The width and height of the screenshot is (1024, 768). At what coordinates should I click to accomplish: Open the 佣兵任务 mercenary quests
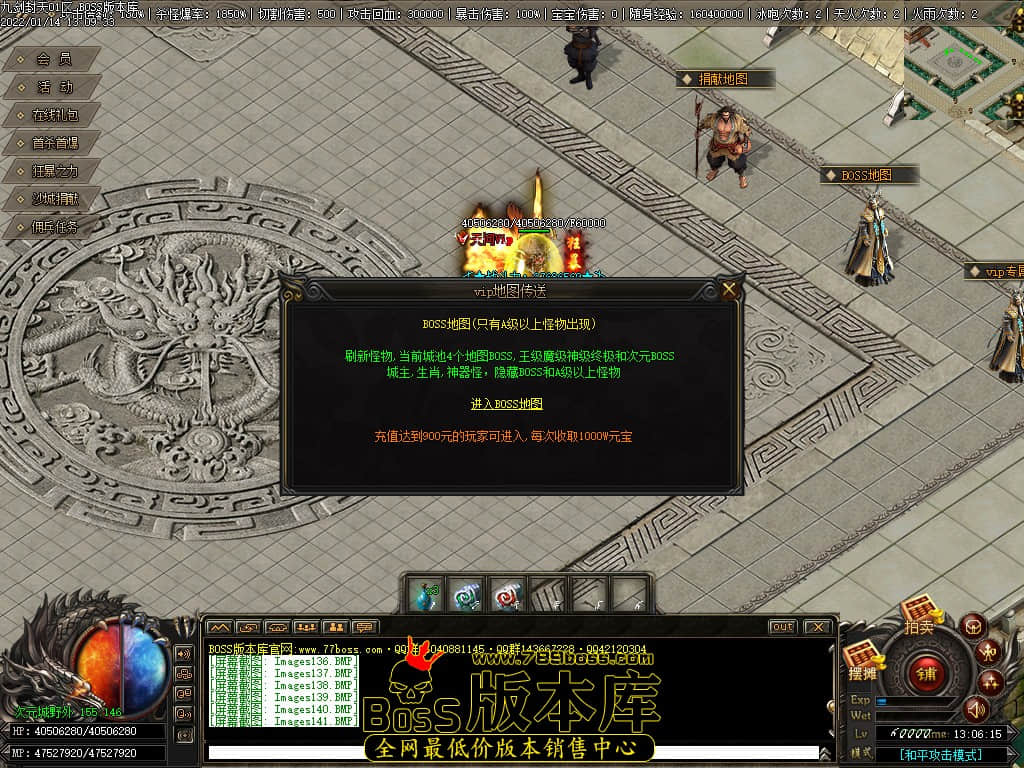click(x=54, y=228)
